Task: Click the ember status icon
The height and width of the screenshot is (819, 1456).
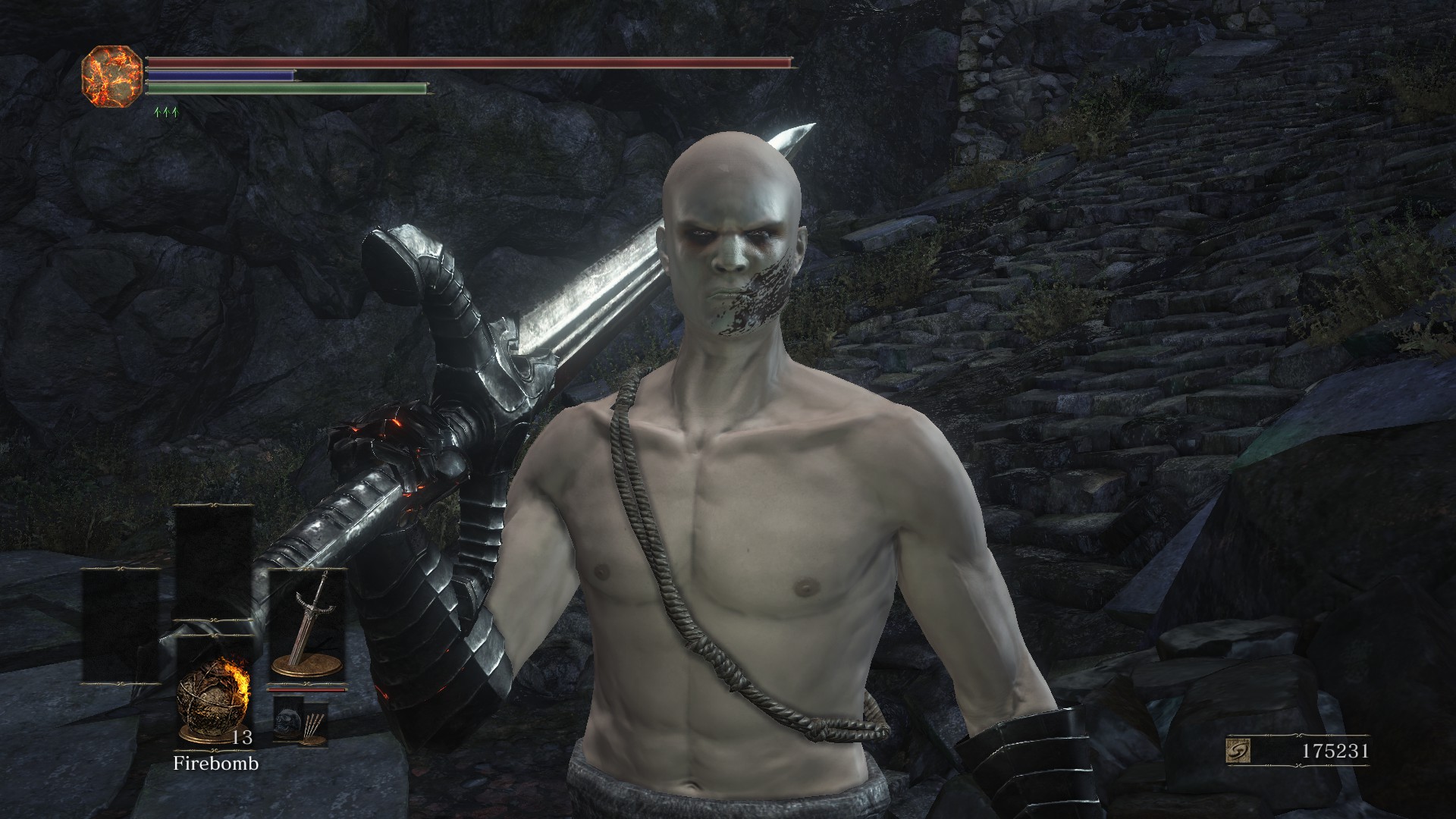Action: (112, 76)
